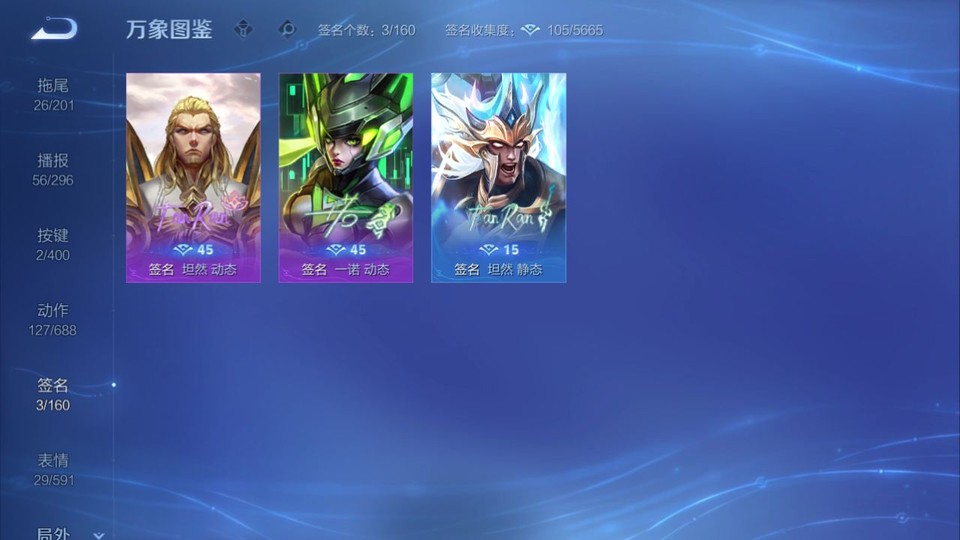The image size is (960, 540).
Task: Click the filter icon beside 万象图鉴 title
Action: point(243,29)
